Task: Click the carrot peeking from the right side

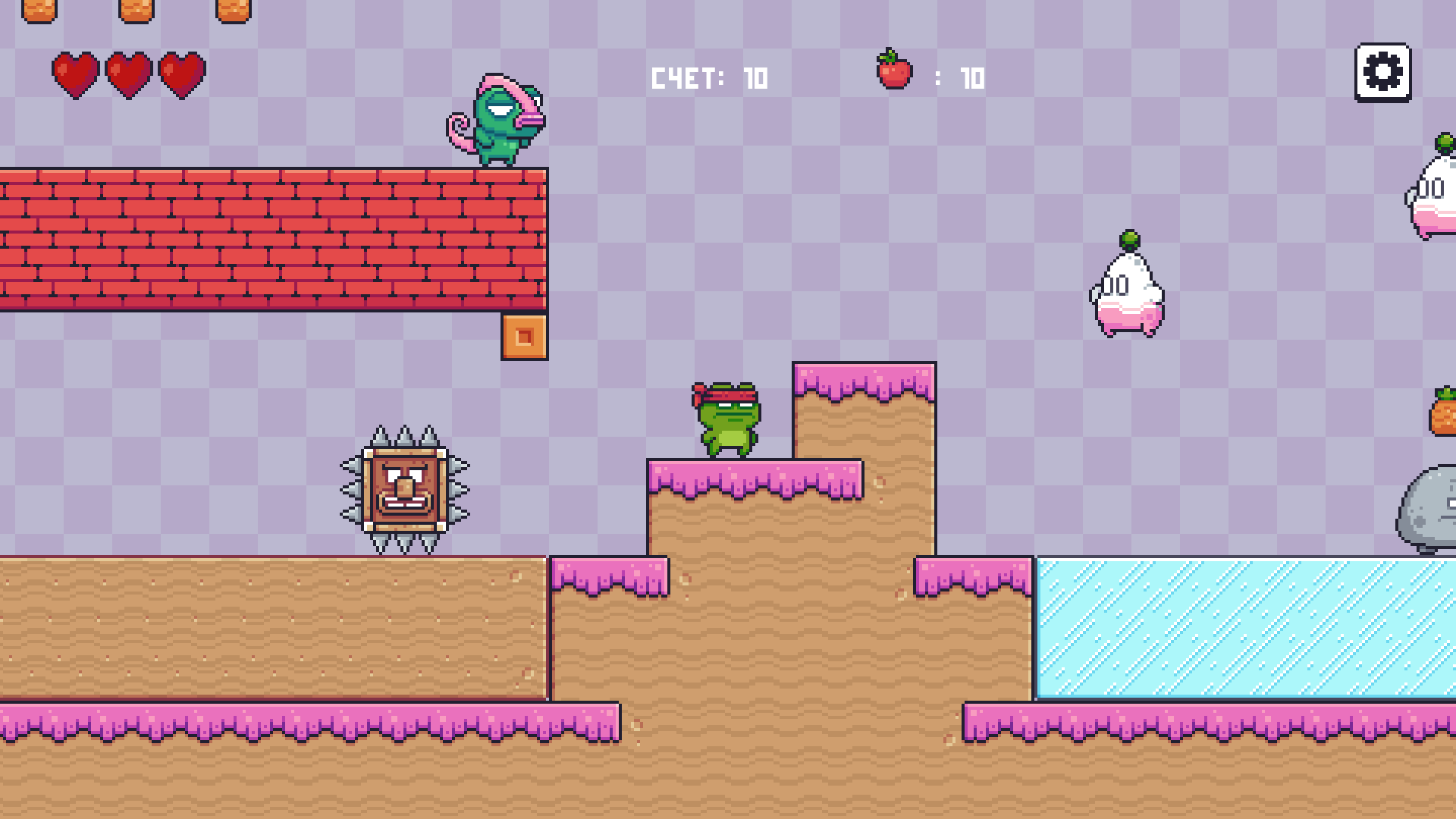Action: (x=1445, y=417)
